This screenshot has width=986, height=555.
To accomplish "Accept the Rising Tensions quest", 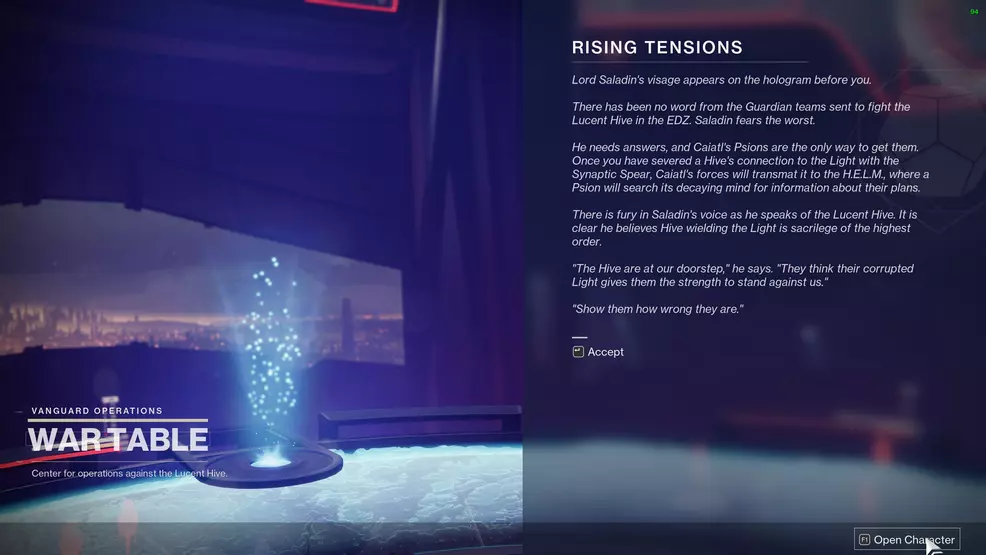I will 598,352.
